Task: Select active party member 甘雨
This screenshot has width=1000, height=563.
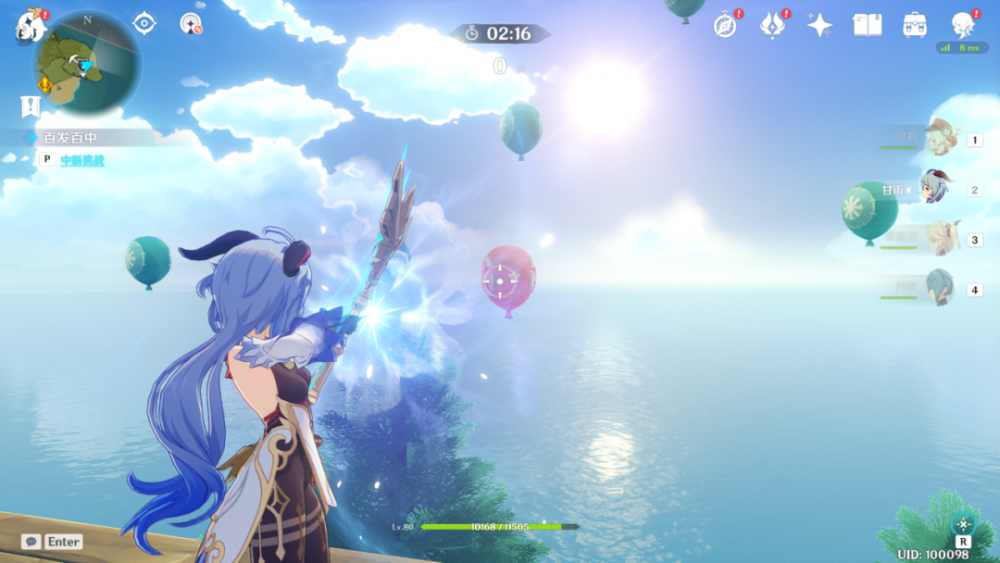Action: 936,188
